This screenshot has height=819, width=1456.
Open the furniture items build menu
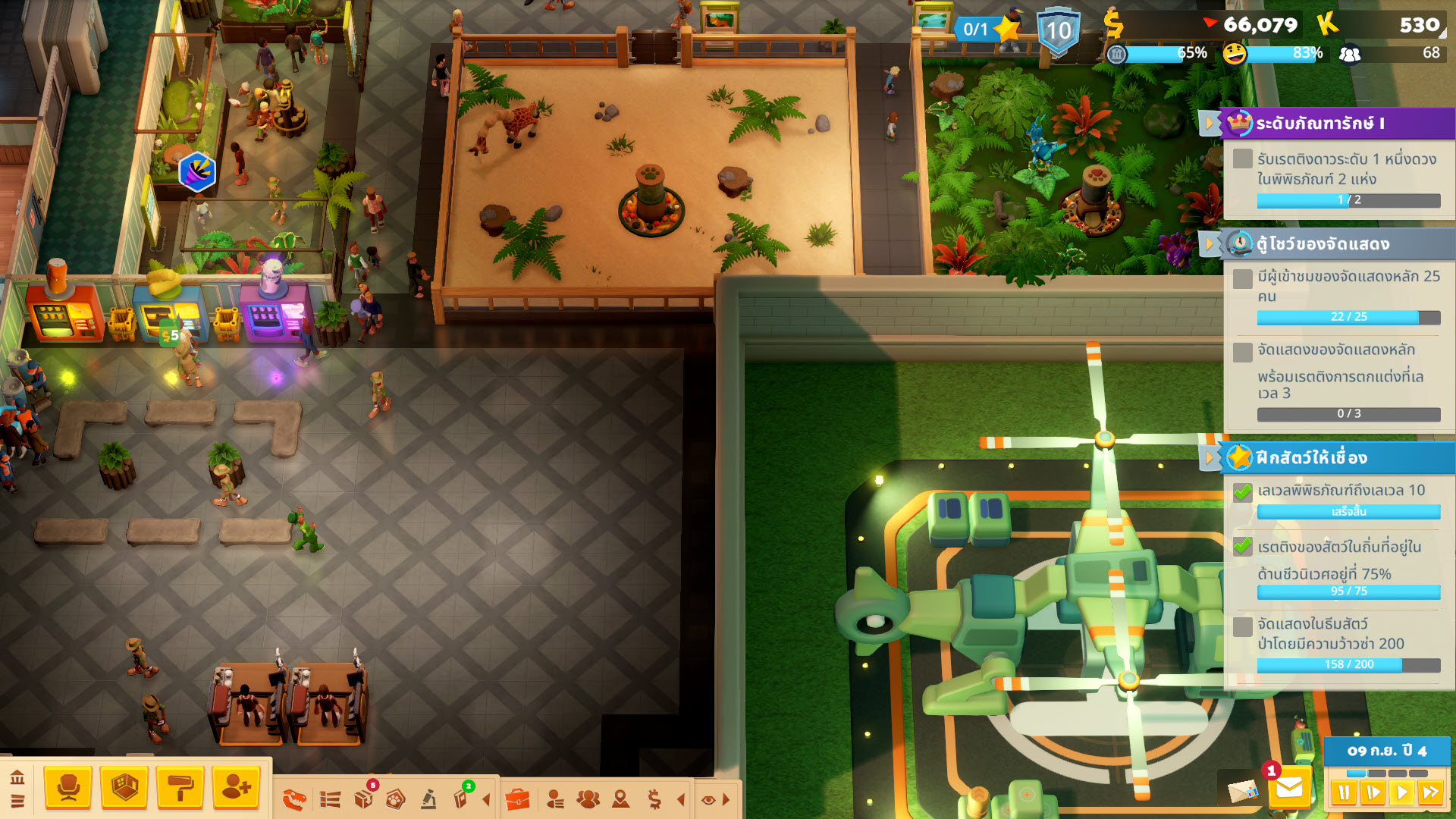point(68,789)
